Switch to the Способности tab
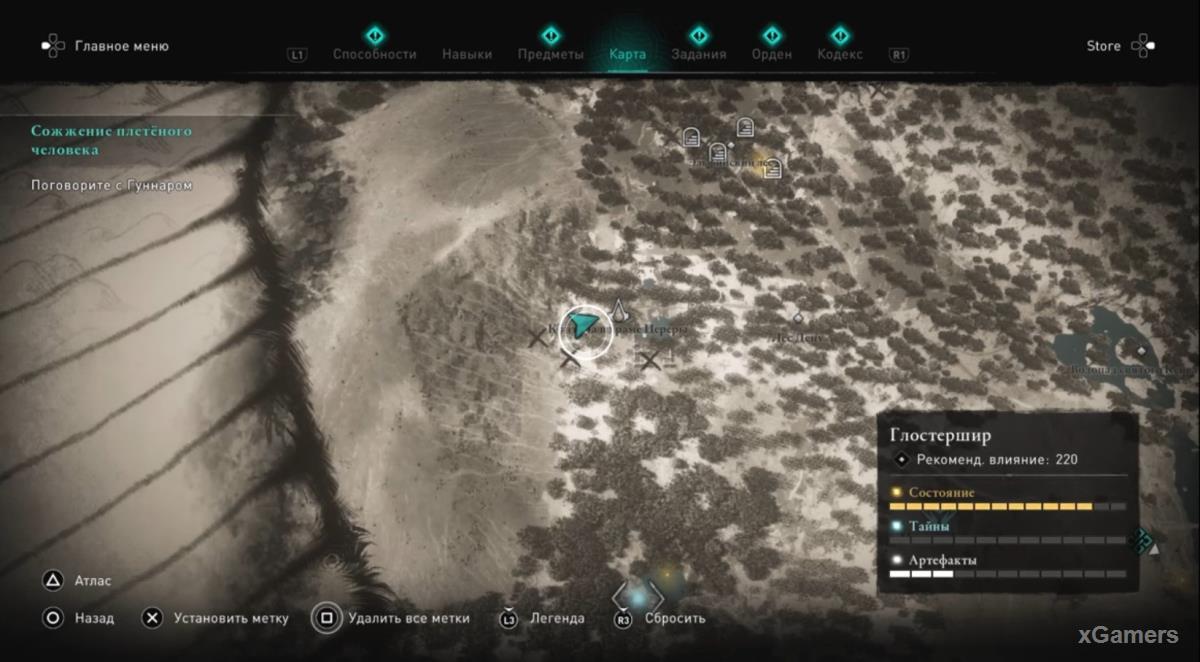The image size is (1200, 662). click(374, 54)
